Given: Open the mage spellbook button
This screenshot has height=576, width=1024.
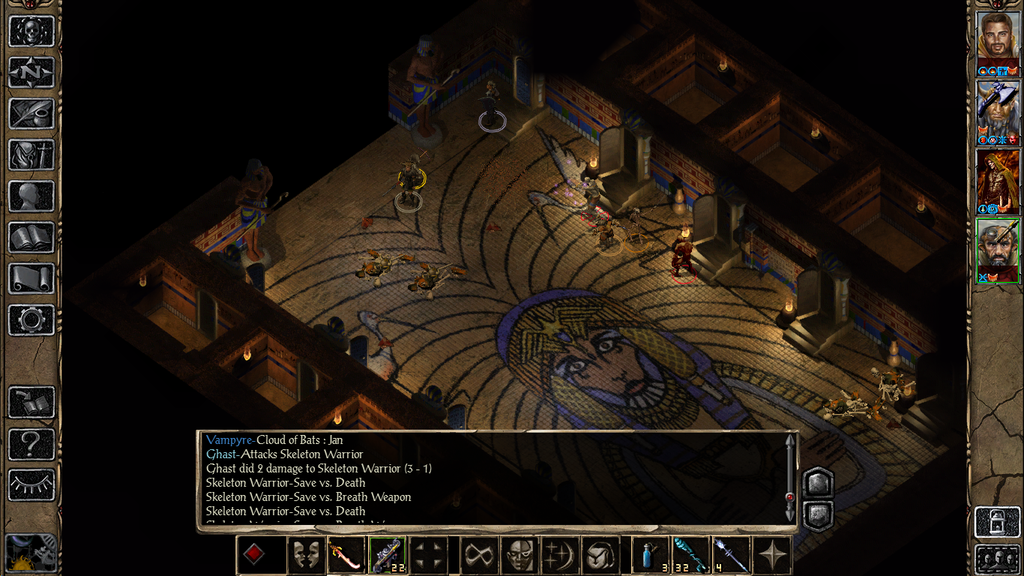Looking at the screenshot, I should [x=31, y=237].
